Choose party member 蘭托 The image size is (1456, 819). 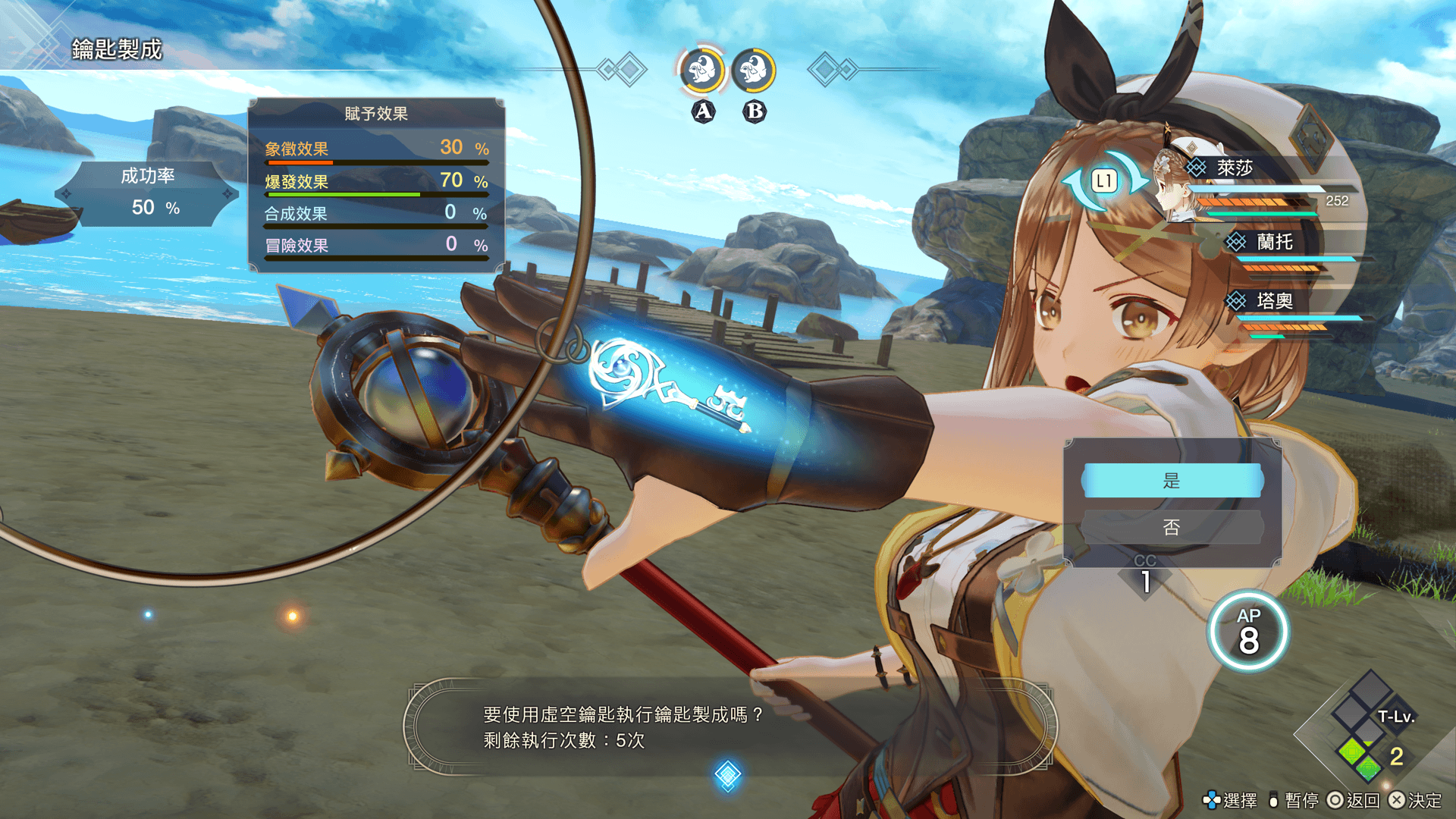[1274, 242]
